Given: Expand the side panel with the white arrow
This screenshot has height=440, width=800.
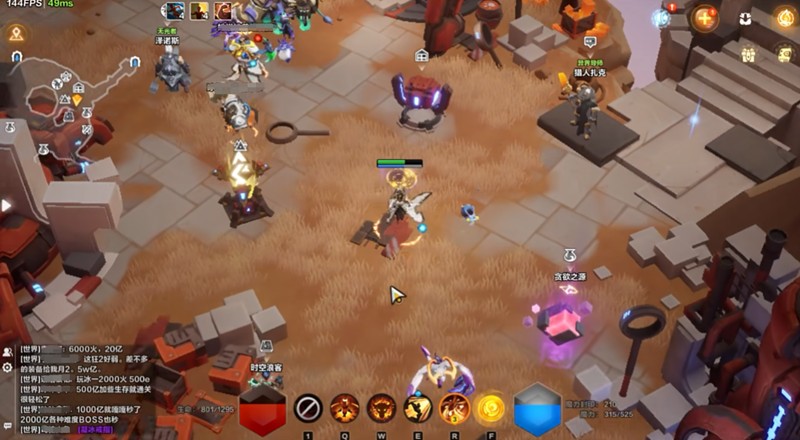Looking at the screenshot, I should click(x=7, y=205).
